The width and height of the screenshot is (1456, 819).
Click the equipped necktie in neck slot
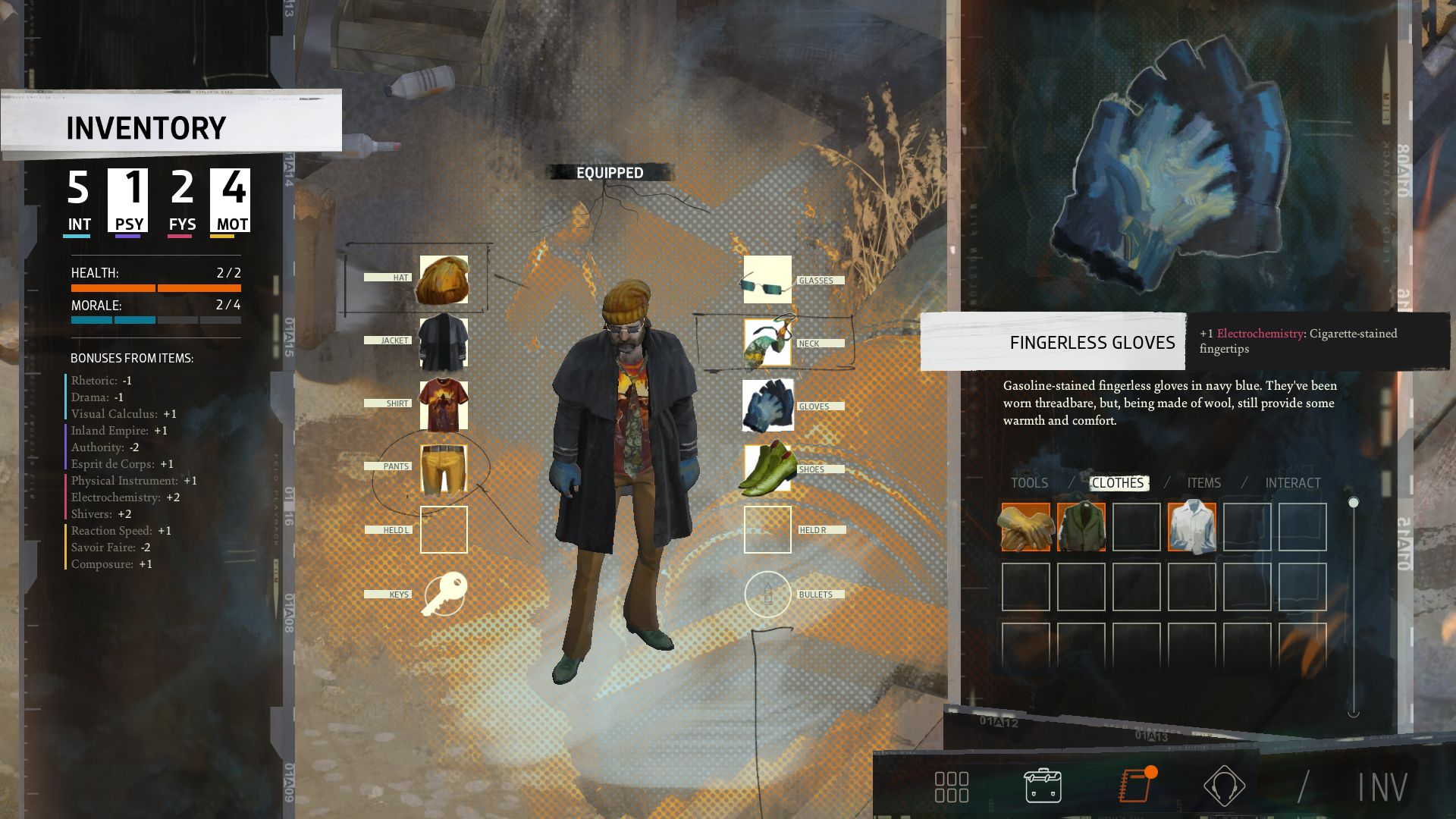point(767,343)
